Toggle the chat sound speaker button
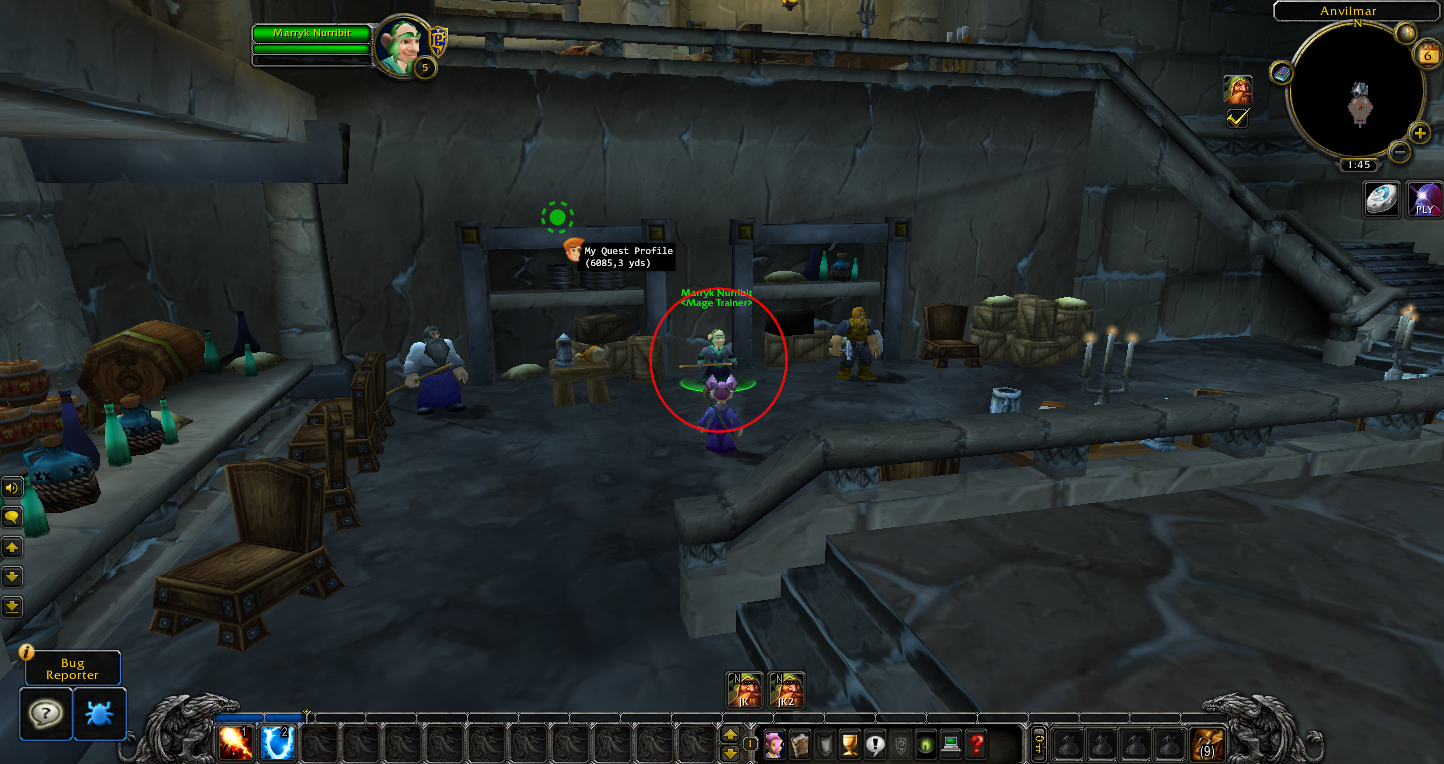 pos(12,488)
